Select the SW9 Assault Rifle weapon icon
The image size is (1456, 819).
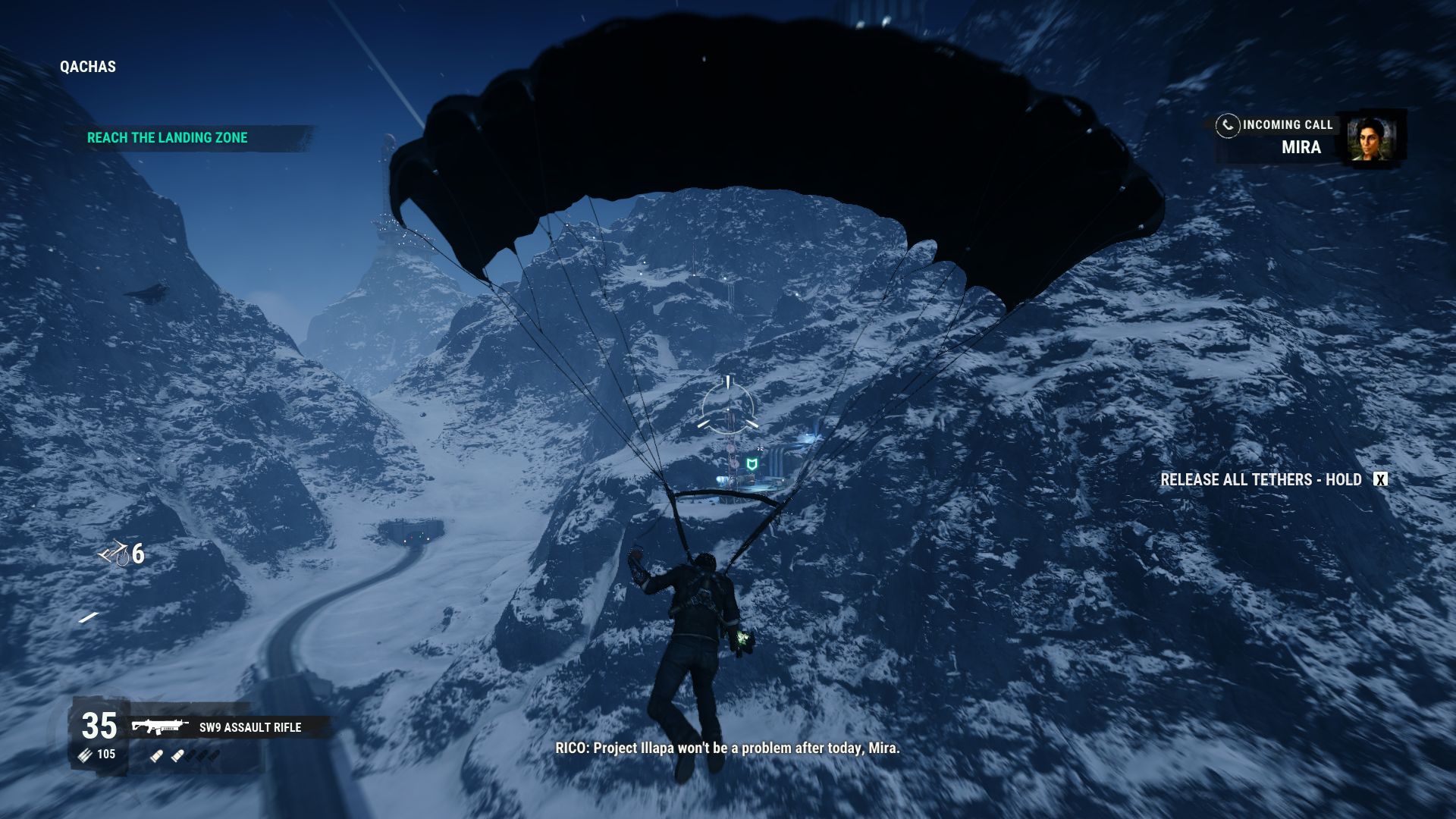pyautogui.click(x=160, y=727)
